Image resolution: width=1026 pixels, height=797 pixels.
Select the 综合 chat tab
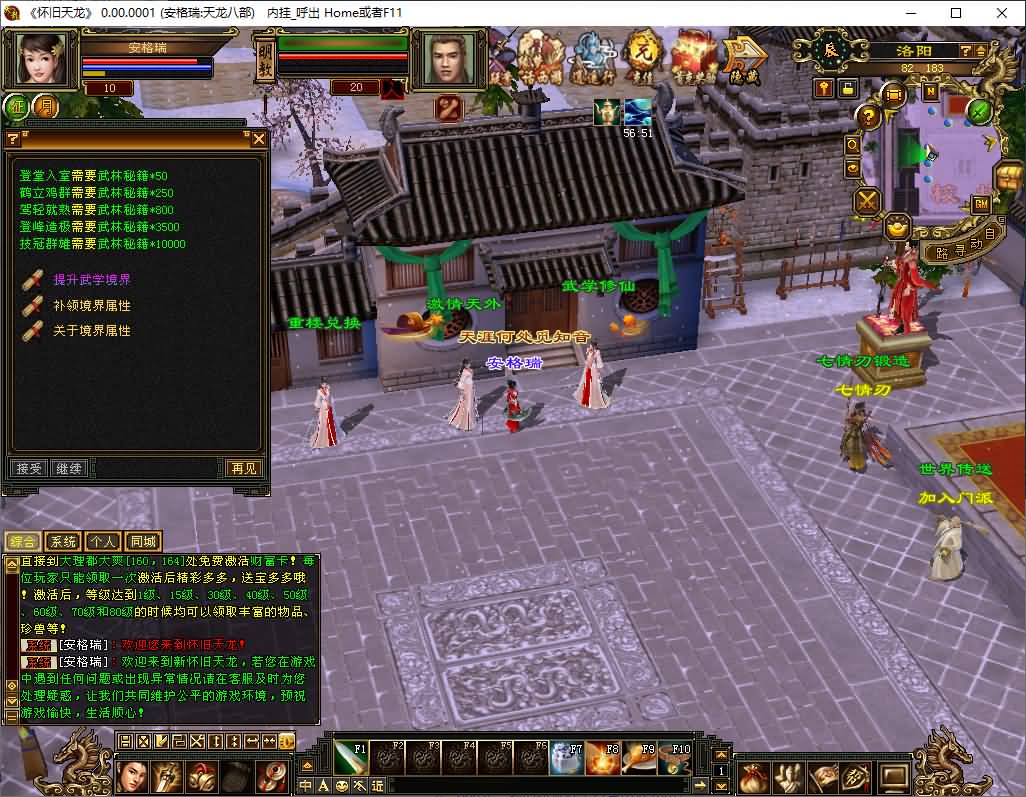point(22,541)
